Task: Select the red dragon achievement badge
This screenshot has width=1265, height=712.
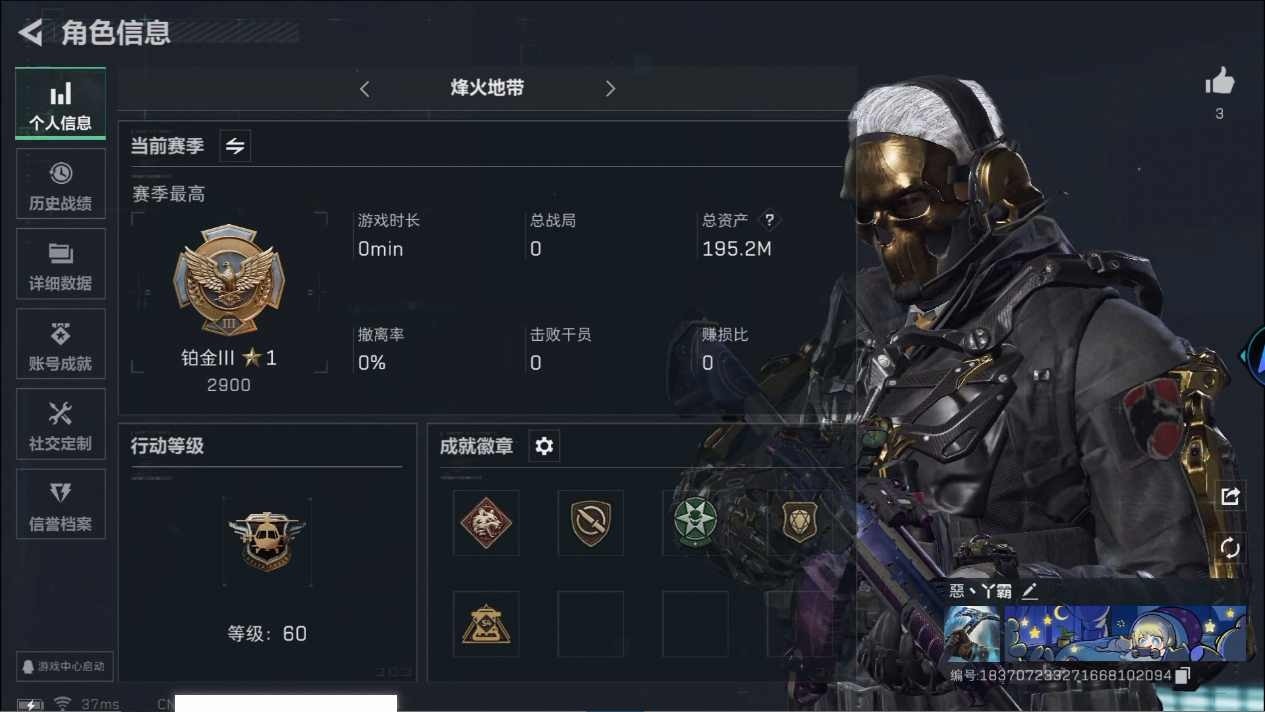Action: coord(486,522)
